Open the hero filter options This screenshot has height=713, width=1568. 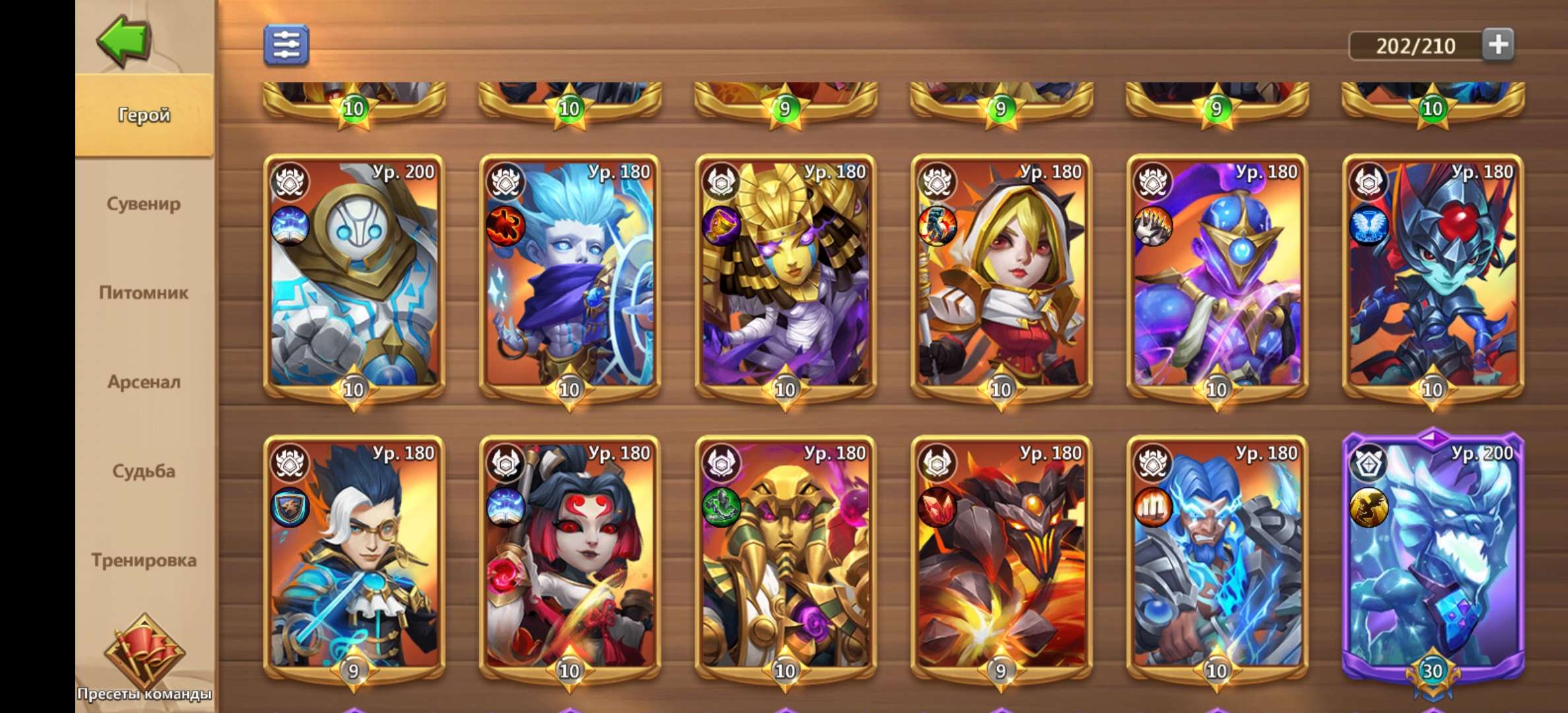click(x=287, y=45)
